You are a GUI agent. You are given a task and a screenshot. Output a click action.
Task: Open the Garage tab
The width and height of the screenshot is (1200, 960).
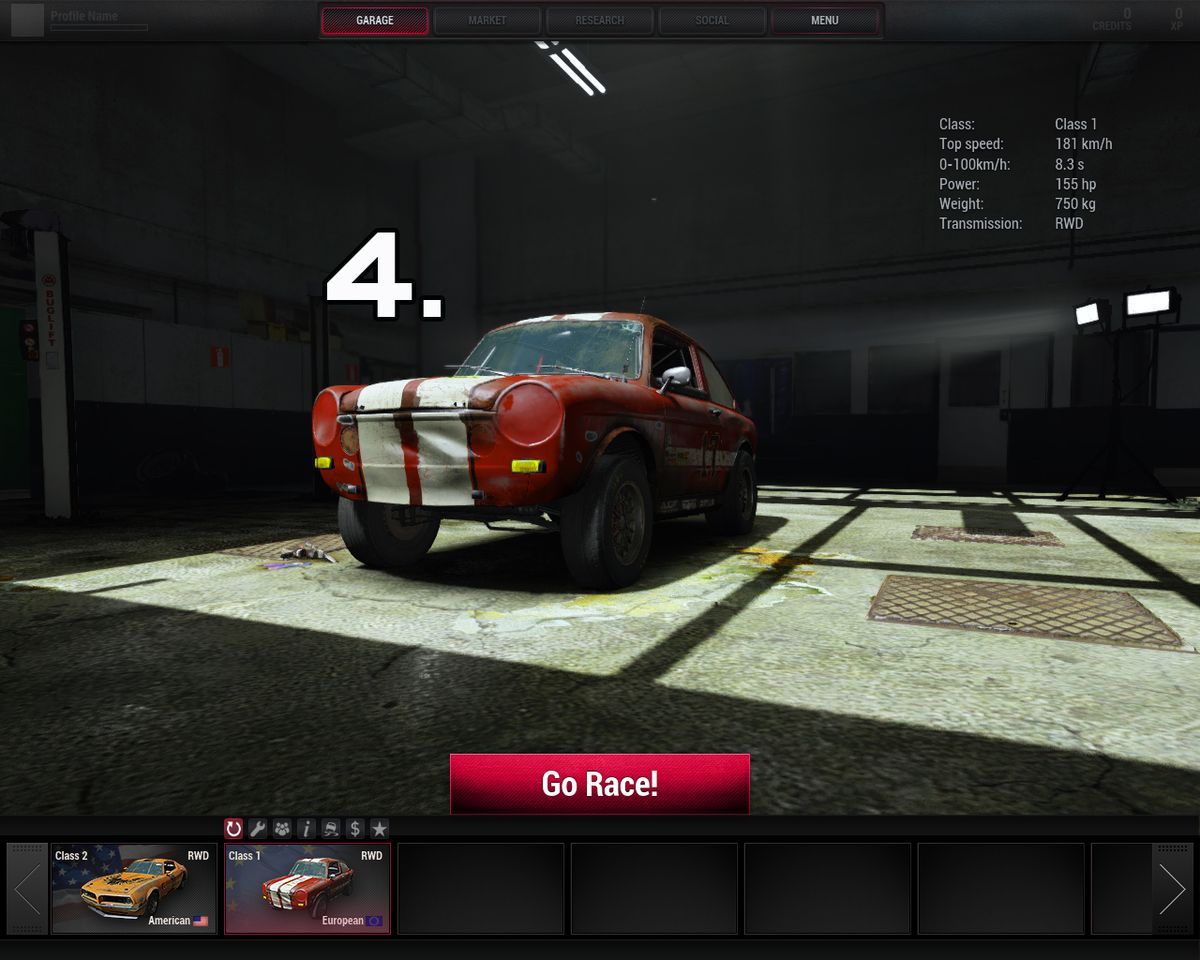(375, 20)
